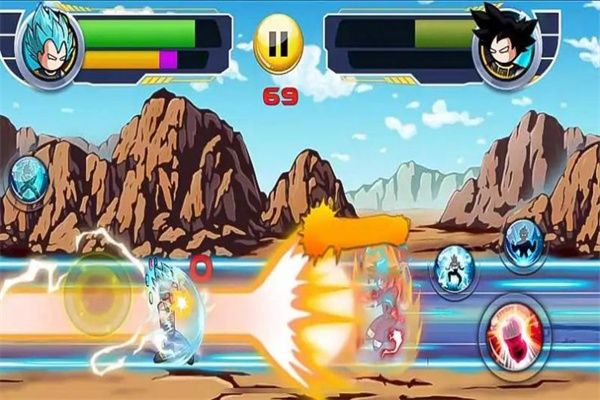Activate the crouching power-up aura skill

tap(456, 270)
